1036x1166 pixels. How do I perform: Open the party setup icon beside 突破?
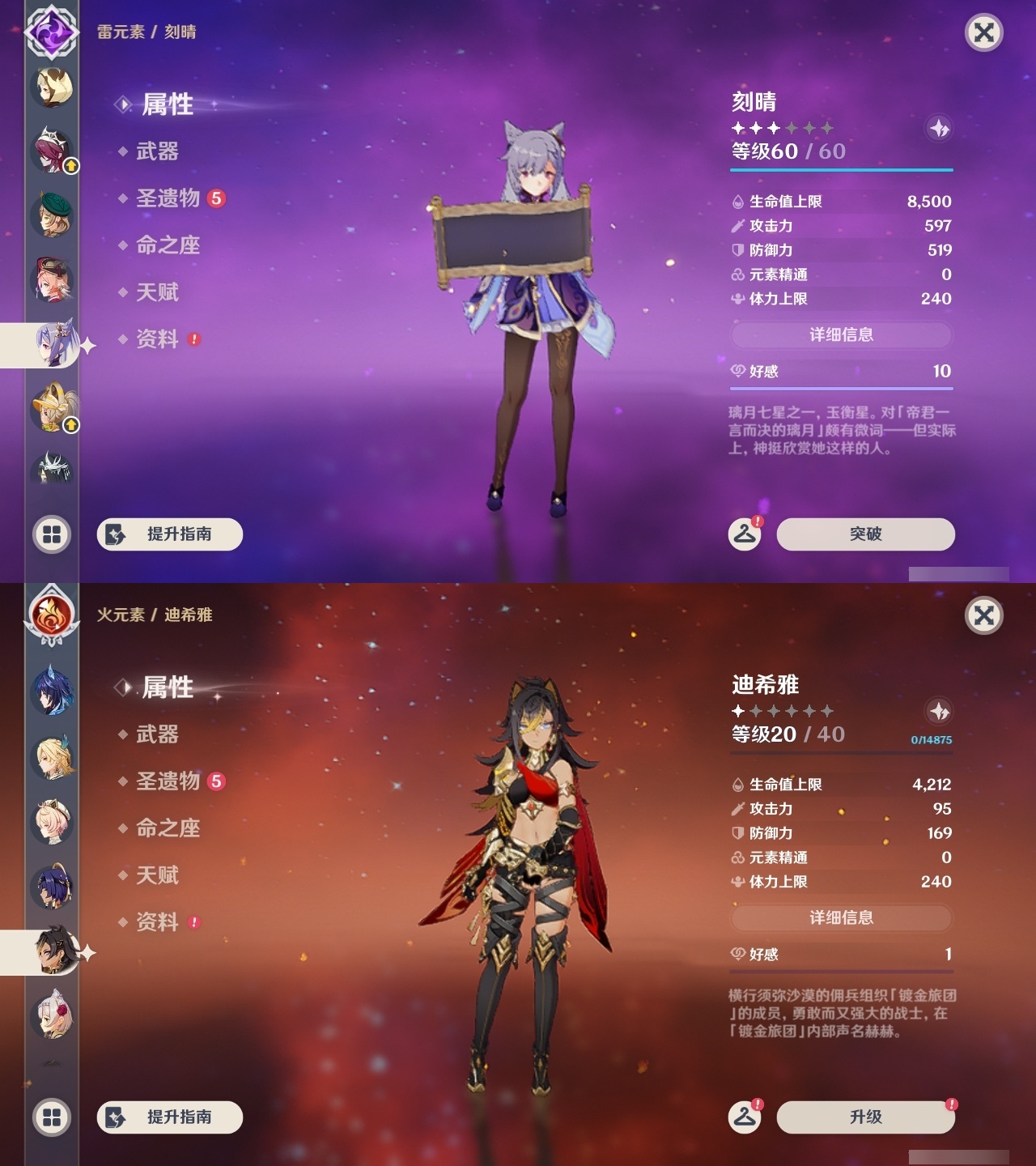(746, 534)
